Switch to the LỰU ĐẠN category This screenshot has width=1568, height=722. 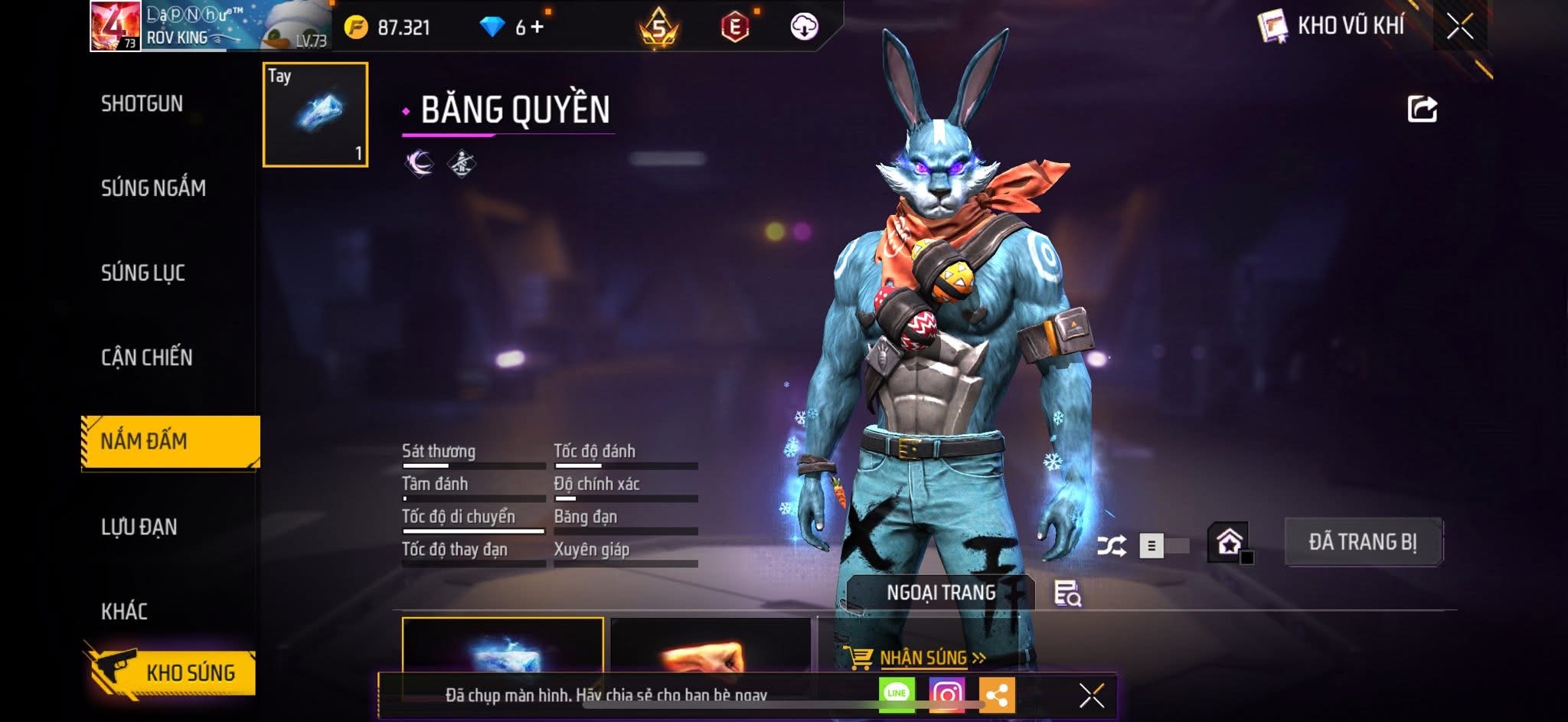click(139, 527)
